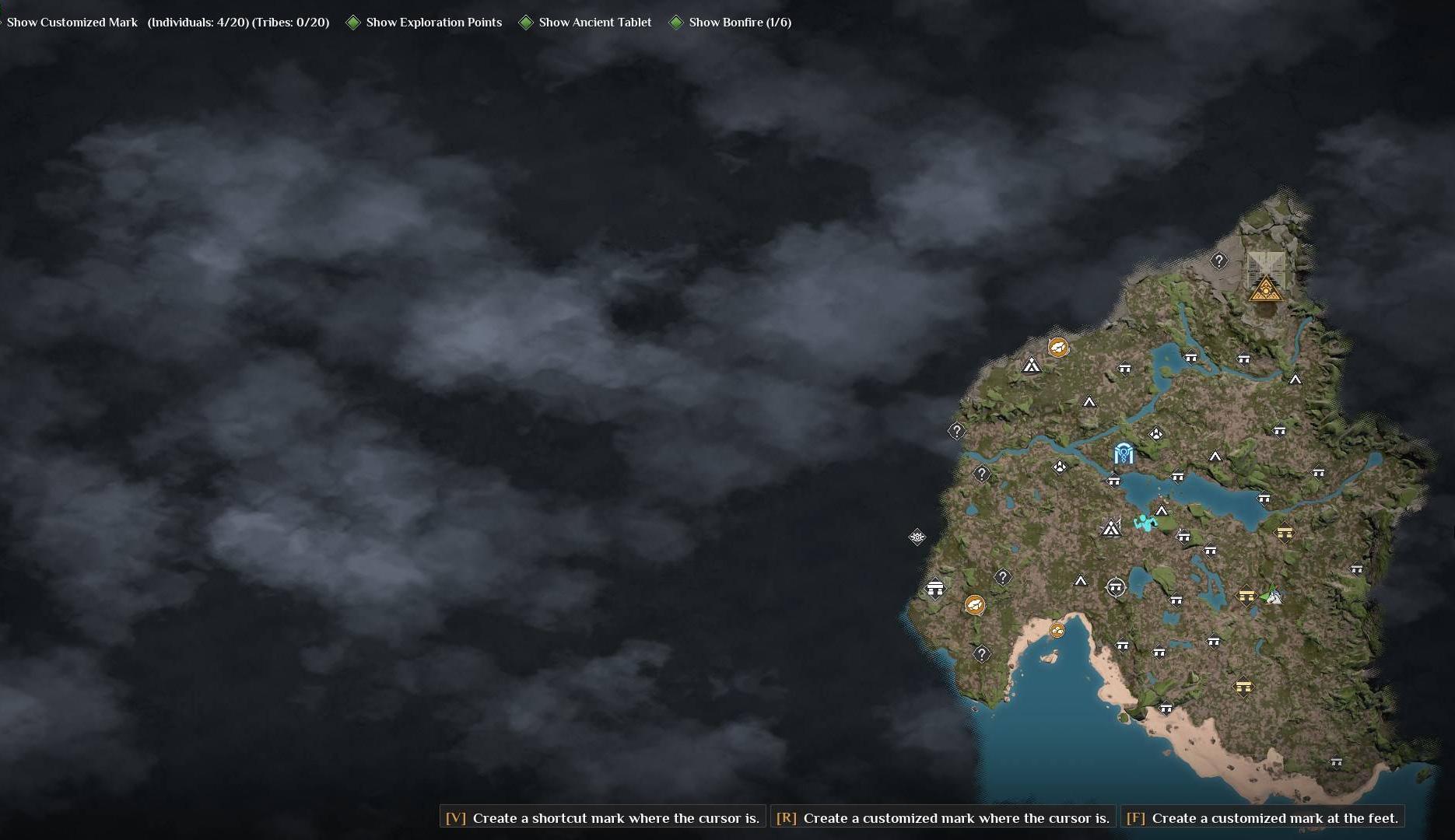Select the orange beast icon near the southwest coast
Image resolution: width=1455 pixels, height=840 pixels.
975,604
